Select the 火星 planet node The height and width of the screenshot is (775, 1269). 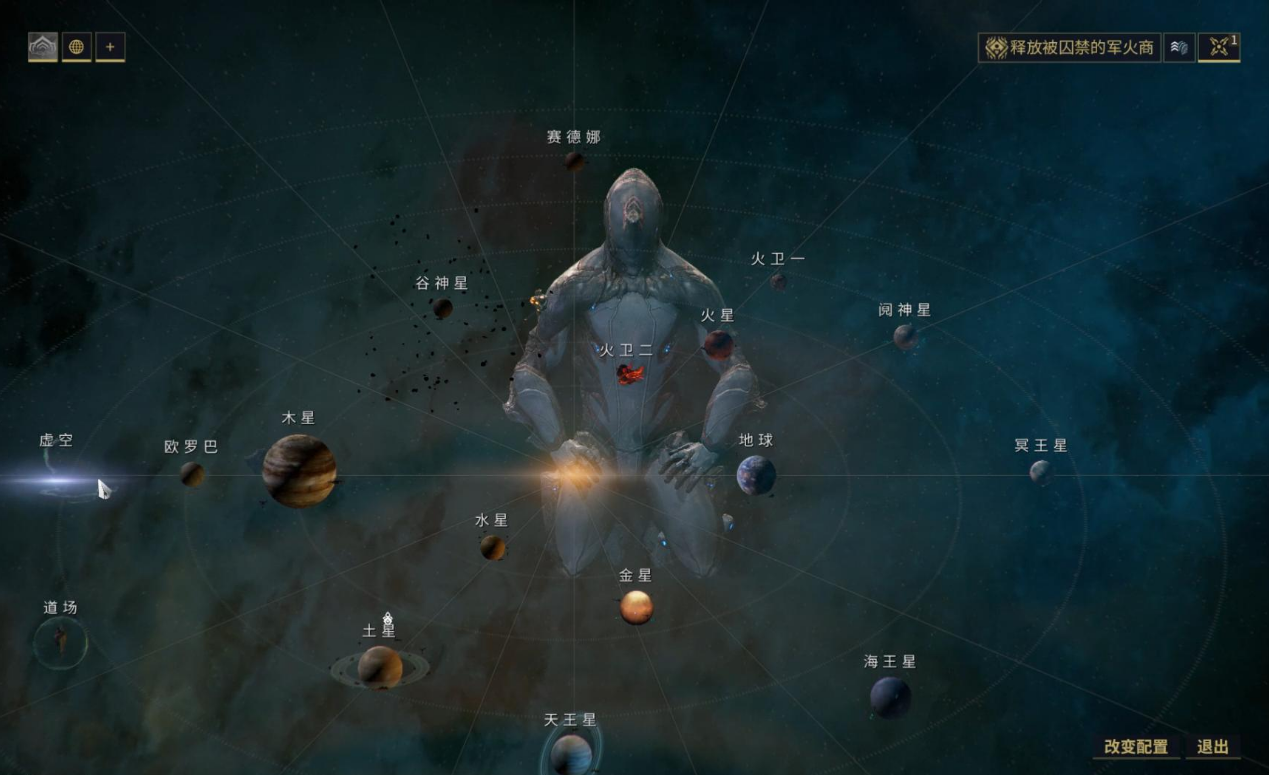pyautogui.click(x=718, y=345)
